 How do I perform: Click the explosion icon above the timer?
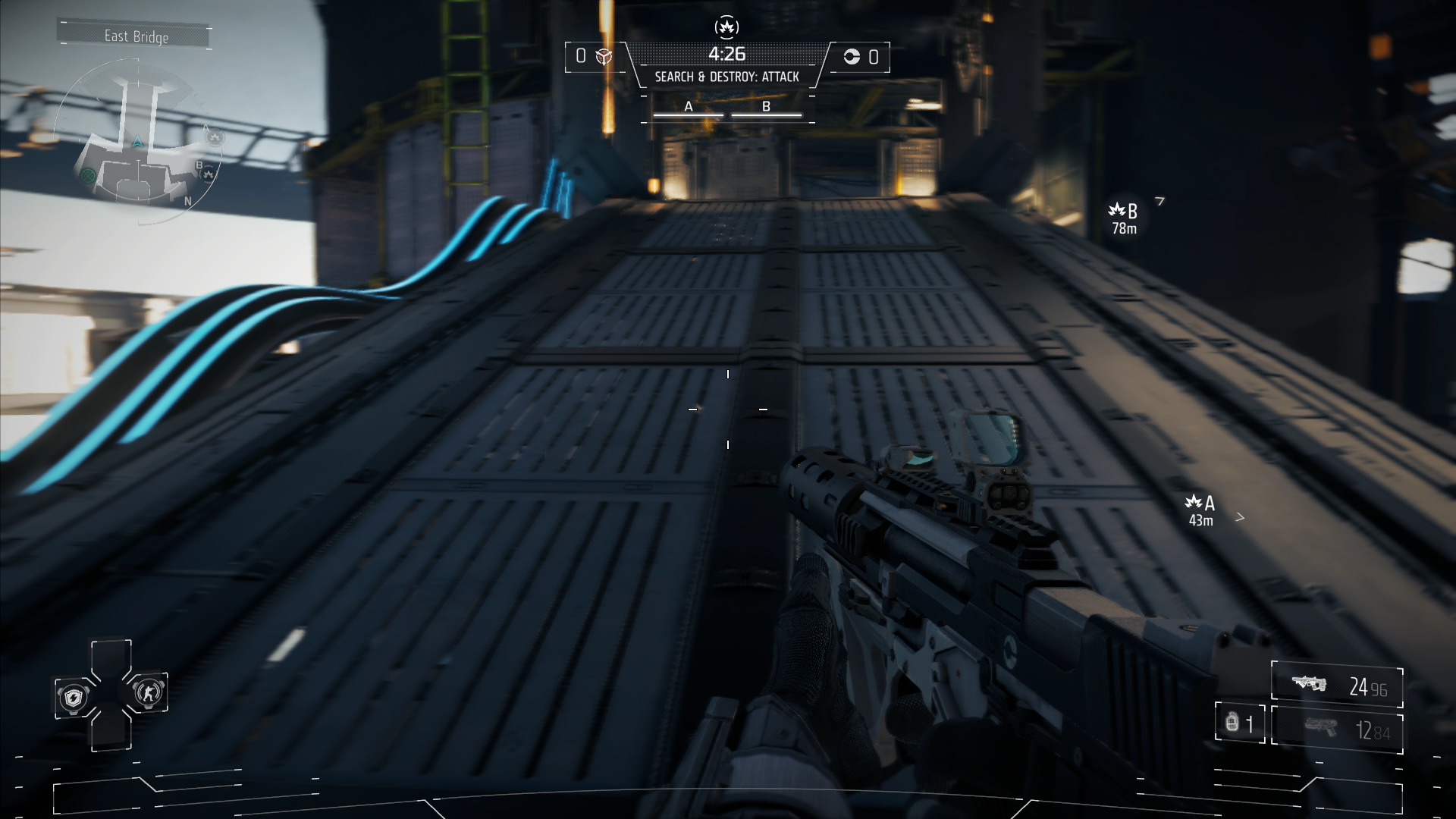(726, 28)
